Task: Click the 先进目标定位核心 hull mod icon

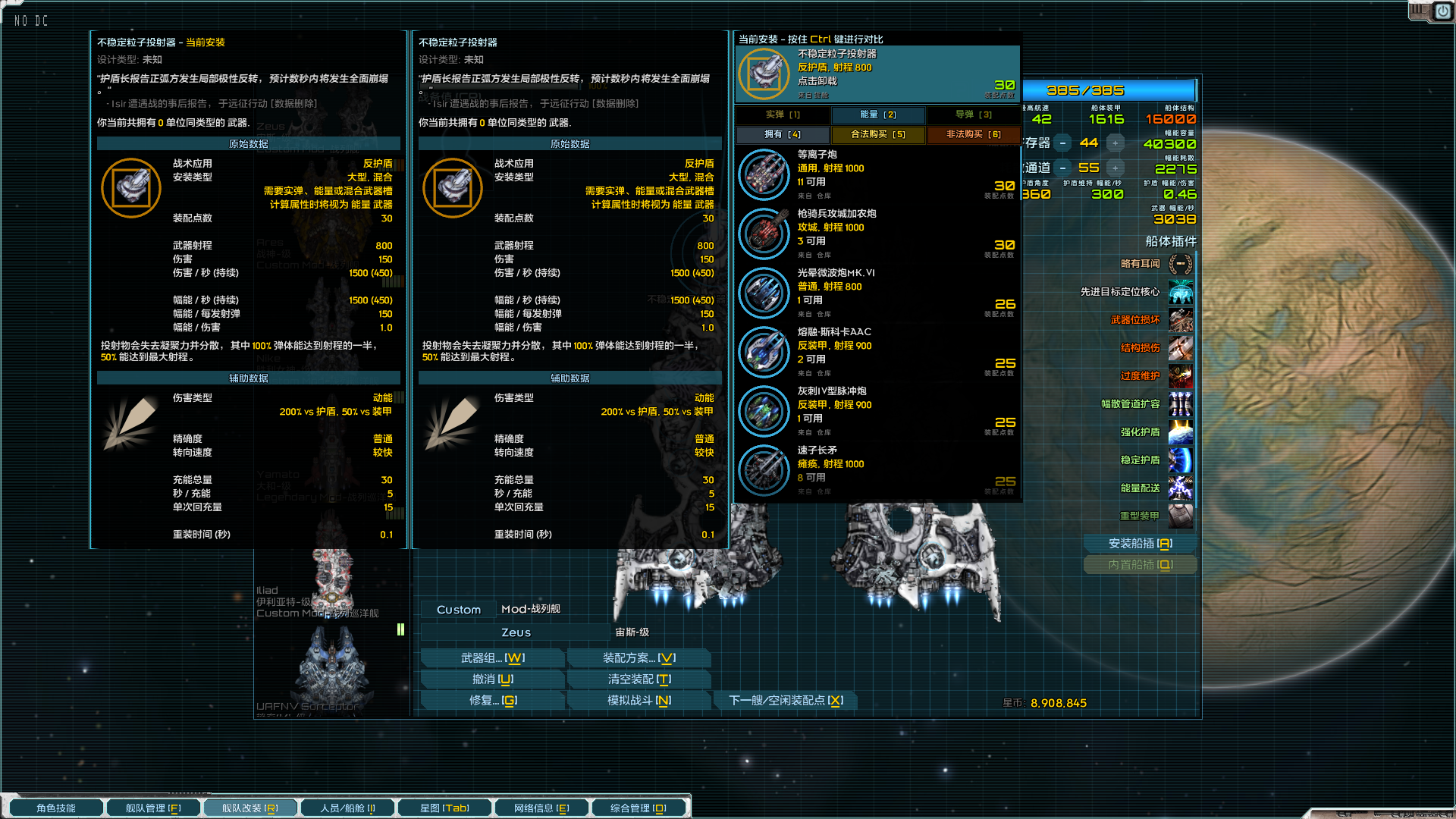Action: pyautogui.click(x=1181, y=292)
